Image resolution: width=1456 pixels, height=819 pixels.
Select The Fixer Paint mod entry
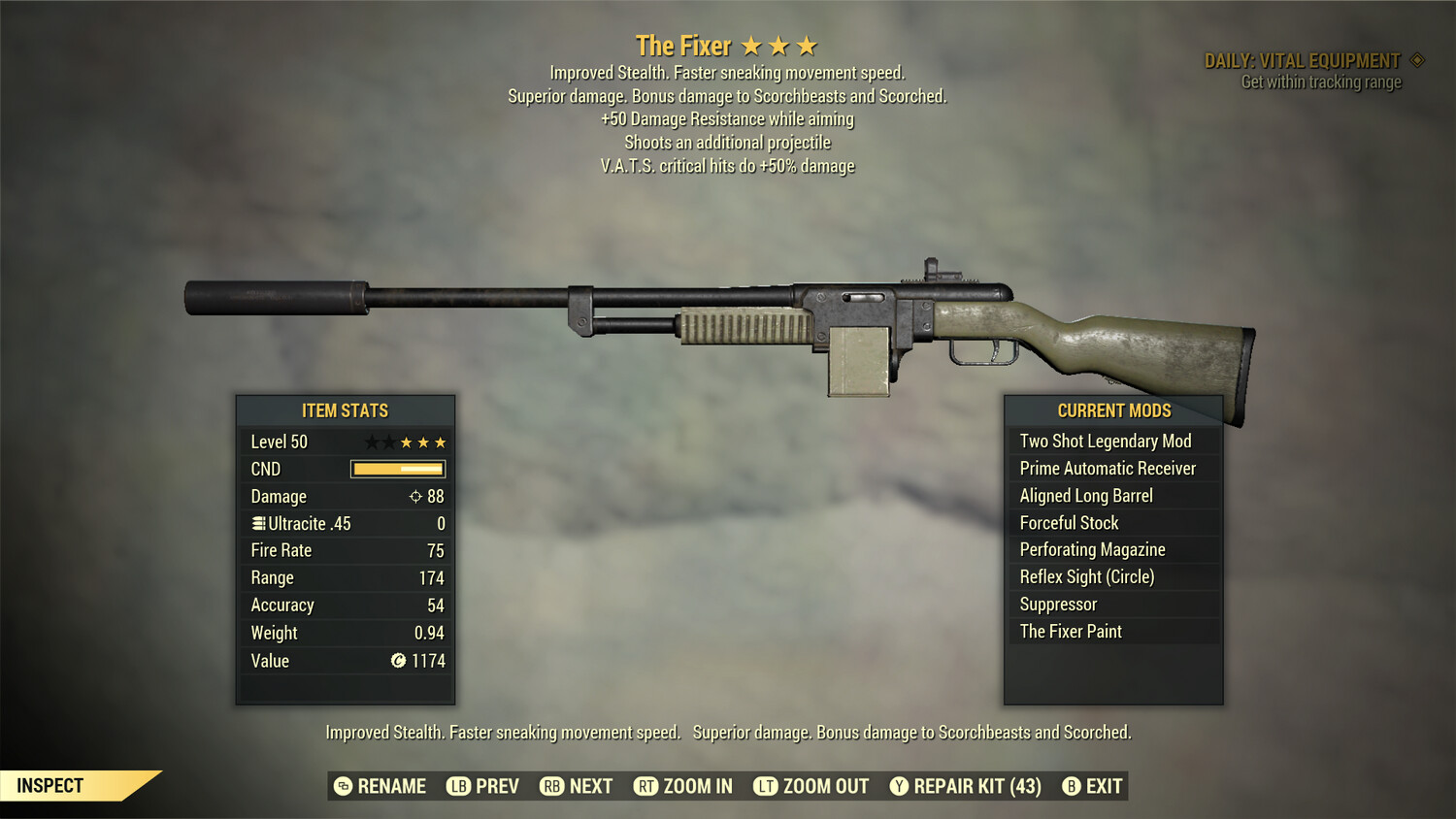(1071, 631)
